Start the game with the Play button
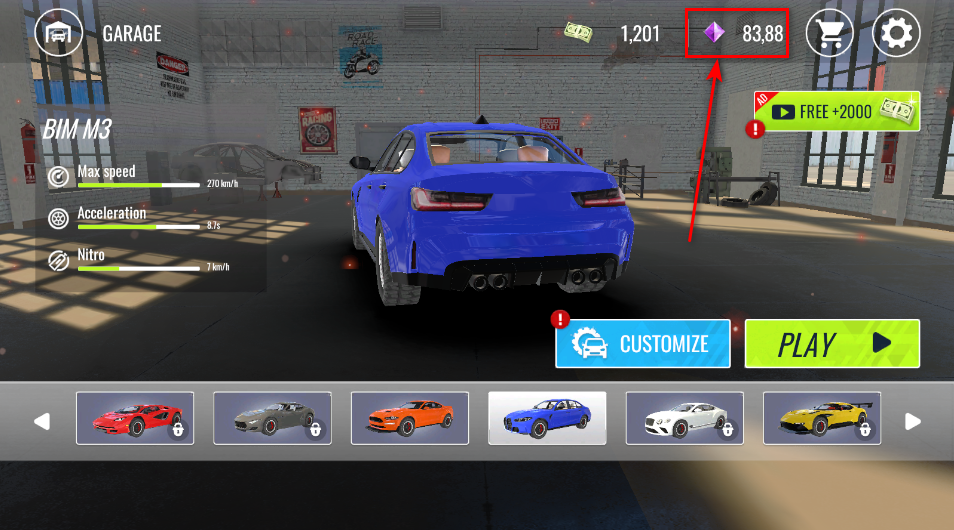The height and width of the screenshot is (530, 954). click(x=832, y=344)
